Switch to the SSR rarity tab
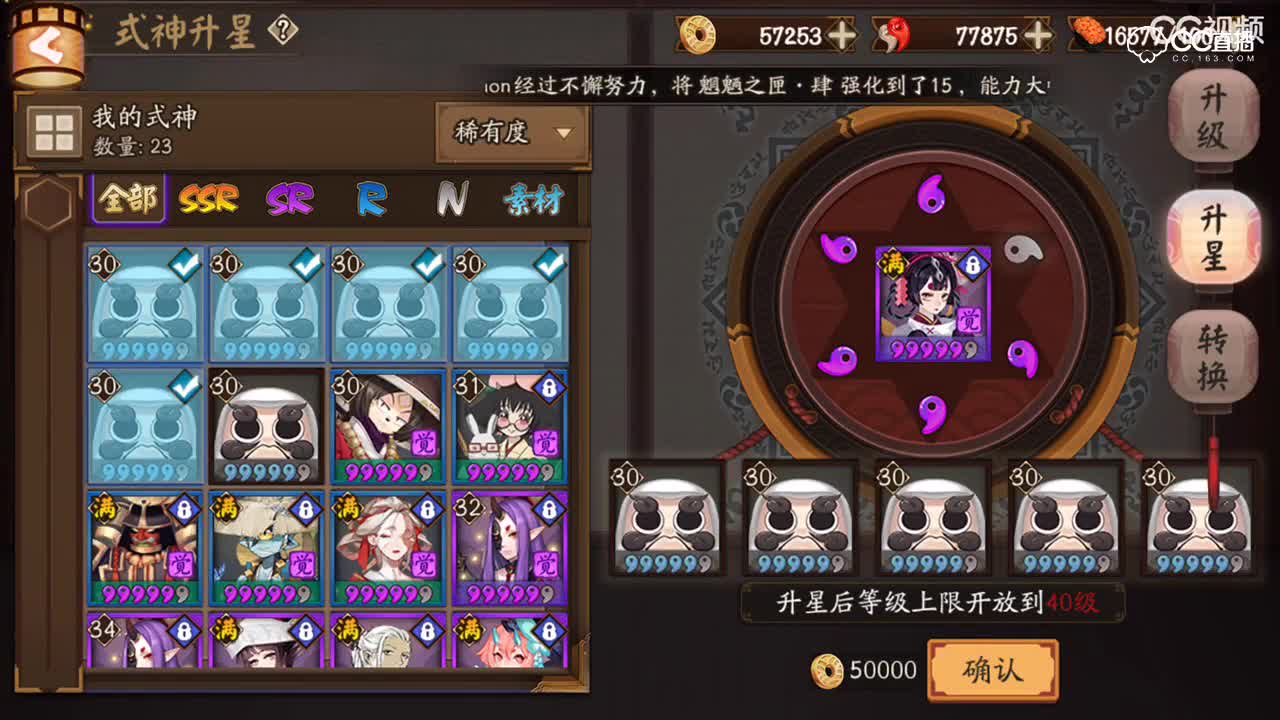Viewport: 1280px width, 720px height. click(x=206, y=200)
